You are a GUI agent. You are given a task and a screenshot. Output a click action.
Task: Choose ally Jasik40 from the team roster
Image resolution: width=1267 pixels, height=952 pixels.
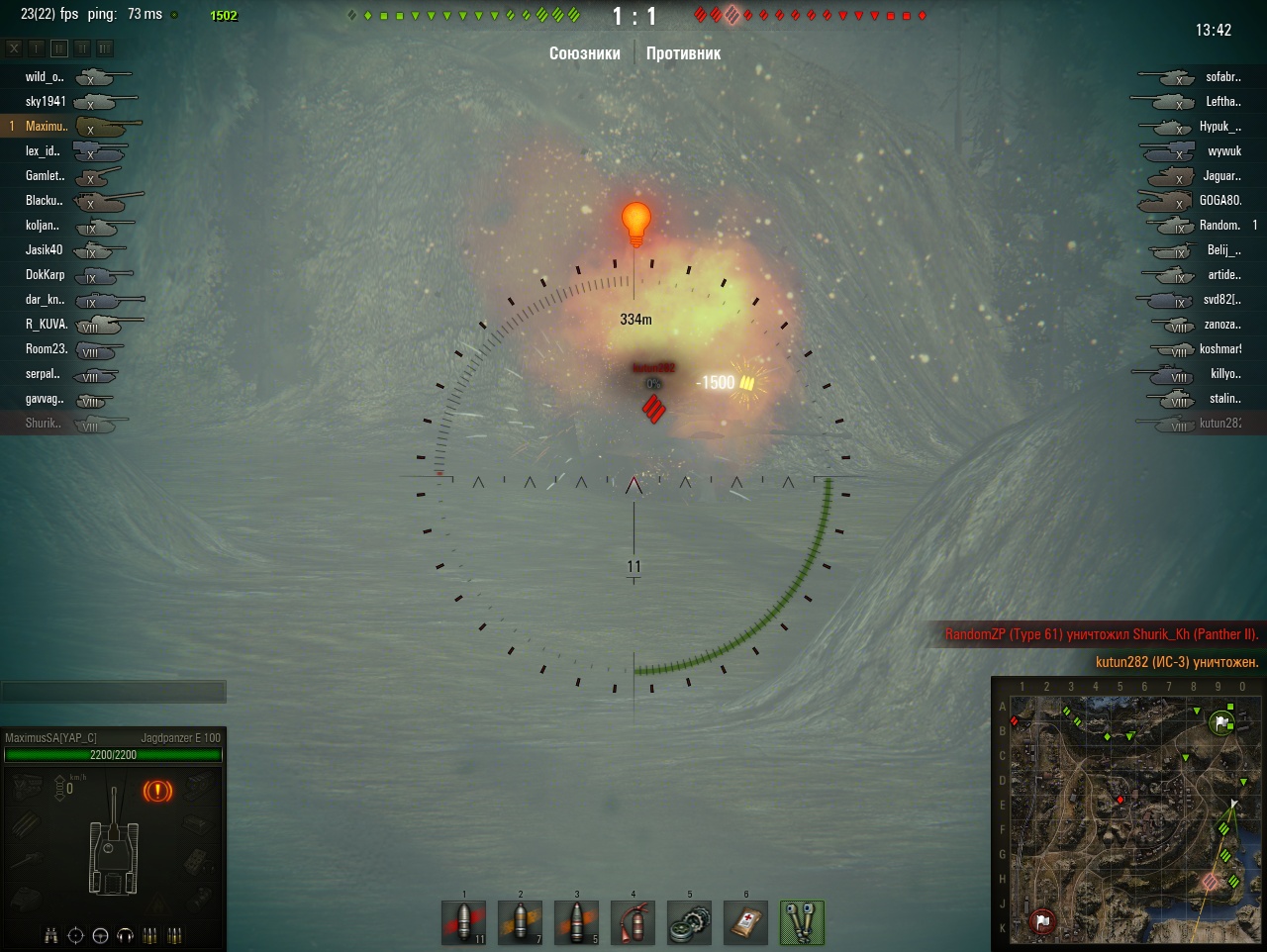(44, 249)
